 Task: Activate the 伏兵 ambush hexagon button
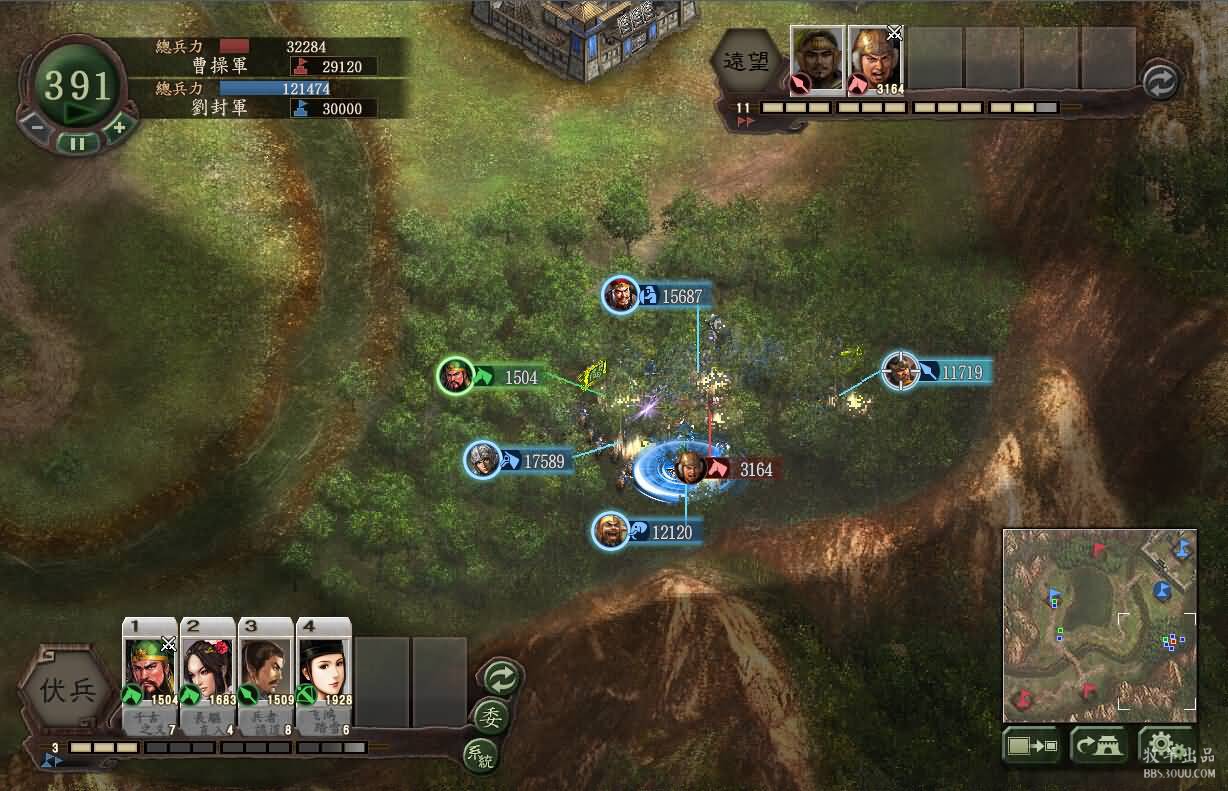(69, 692)
